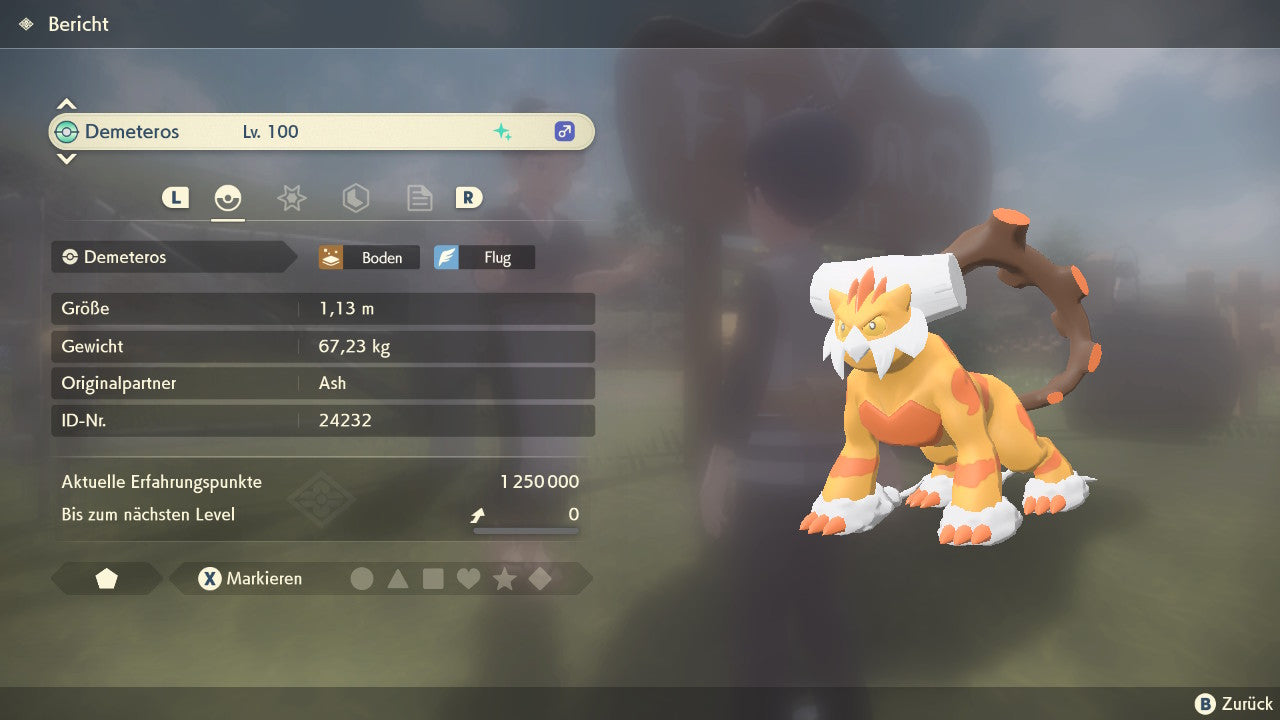Select the white pentagon marker
Screen dimensions: 1280x720
click(106, 578)
